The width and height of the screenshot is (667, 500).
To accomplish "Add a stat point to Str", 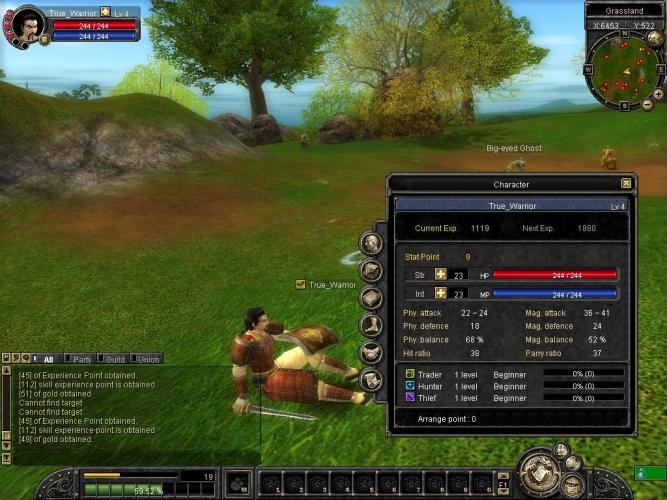I will (x=440, y=275).
